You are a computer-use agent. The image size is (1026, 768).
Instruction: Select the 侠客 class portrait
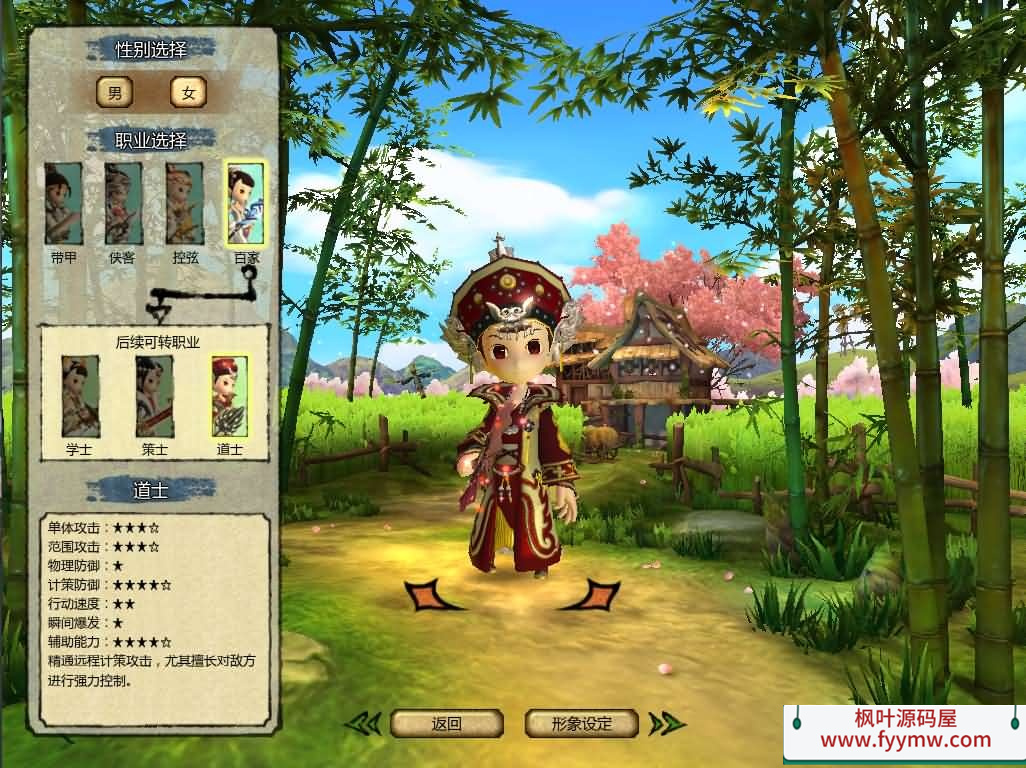[123, 204]
